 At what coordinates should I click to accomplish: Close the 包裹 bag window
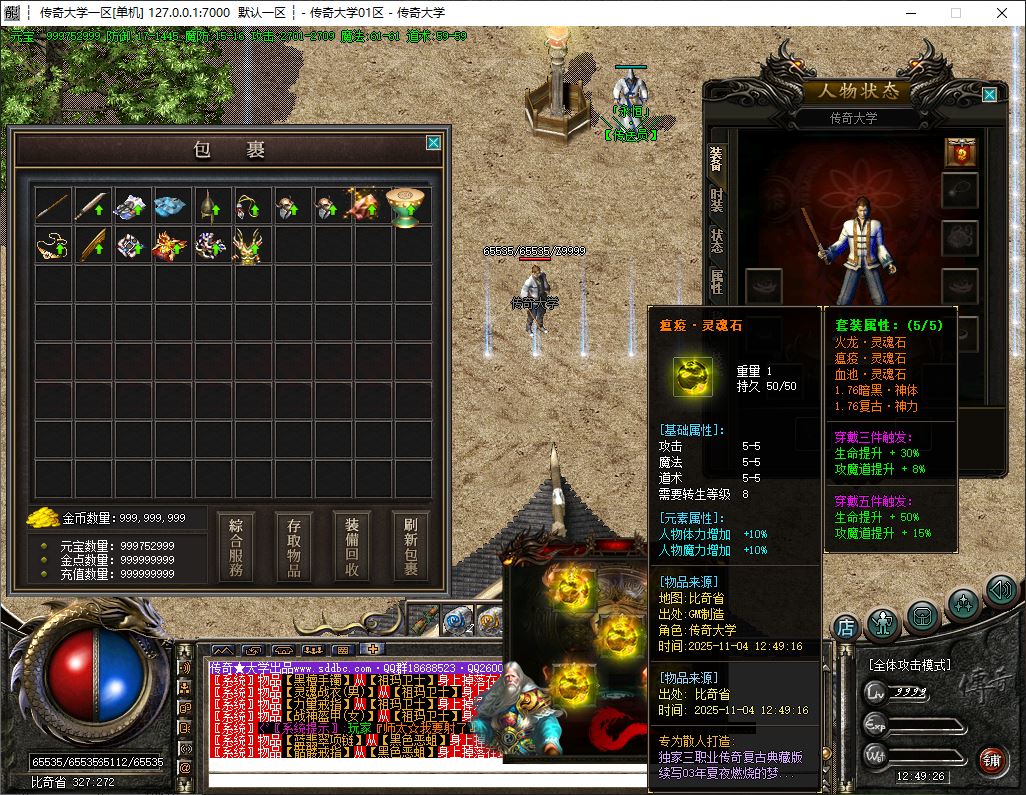(x=433, y=143)
